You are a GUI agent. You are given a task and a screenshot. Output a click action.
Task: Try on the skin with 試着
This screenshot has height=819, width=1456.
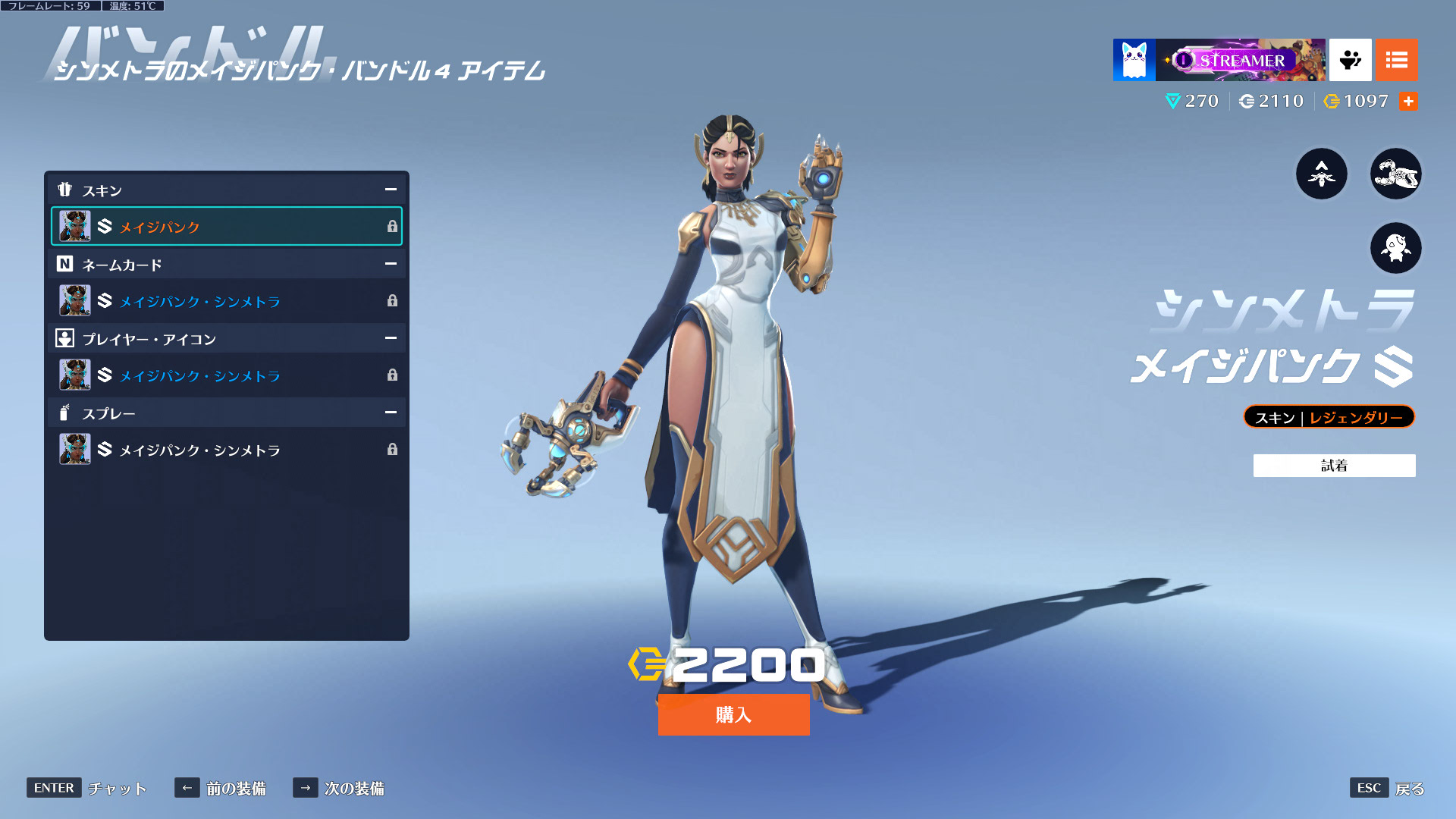tap(1334, 466)
